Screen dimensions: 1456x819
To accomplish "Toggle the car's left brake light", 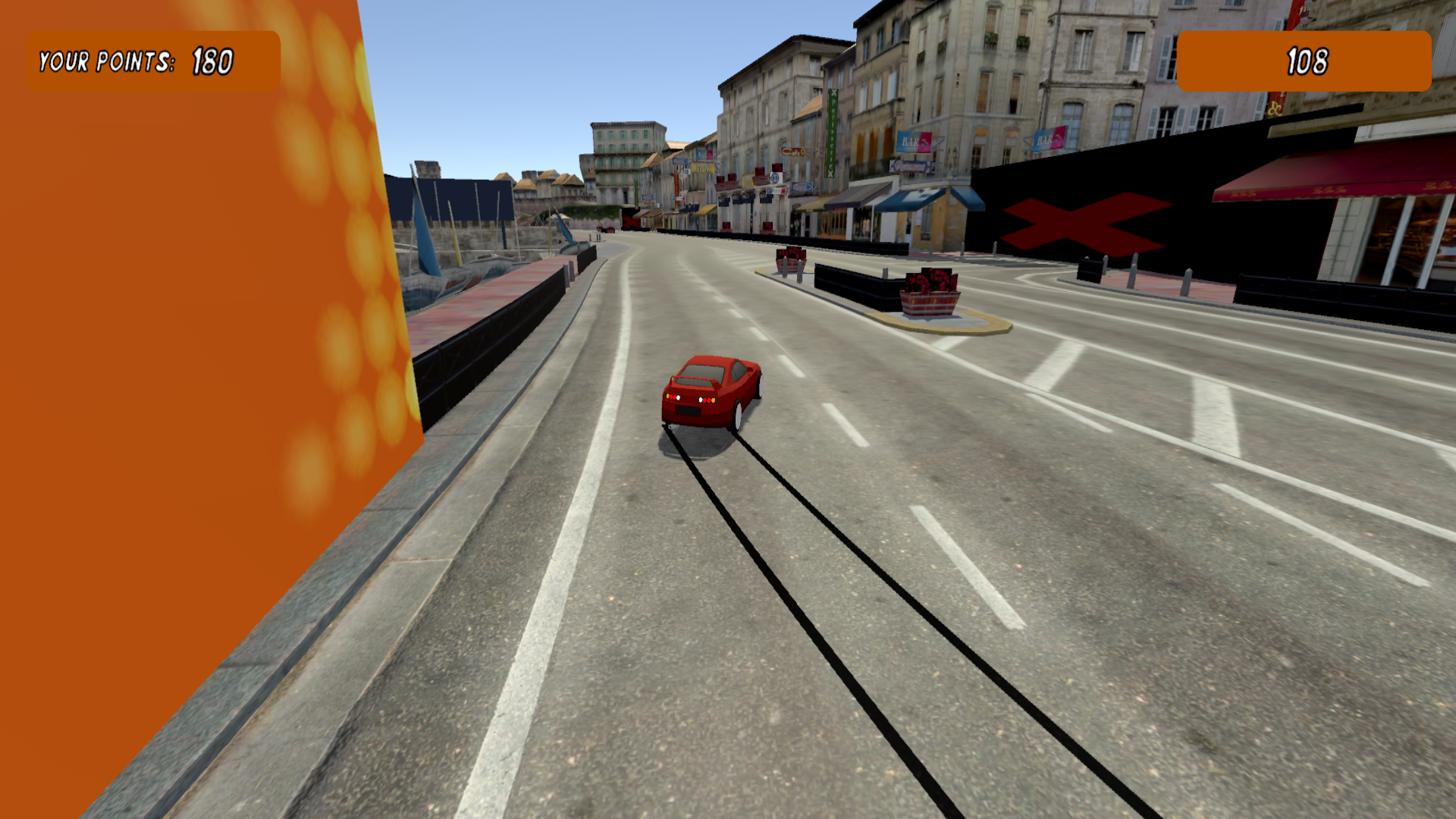I will [x=673, y=397].
